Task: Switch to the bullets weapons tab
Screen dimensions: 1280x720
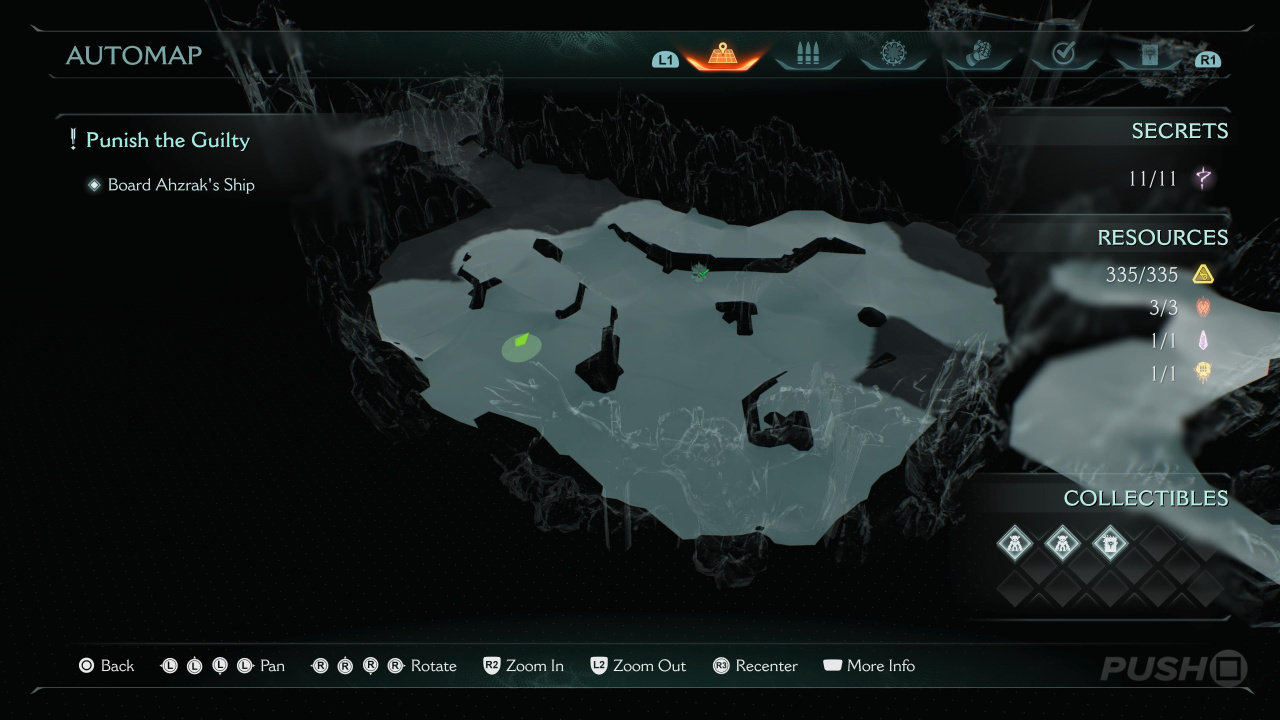Action: click(807, 55)
